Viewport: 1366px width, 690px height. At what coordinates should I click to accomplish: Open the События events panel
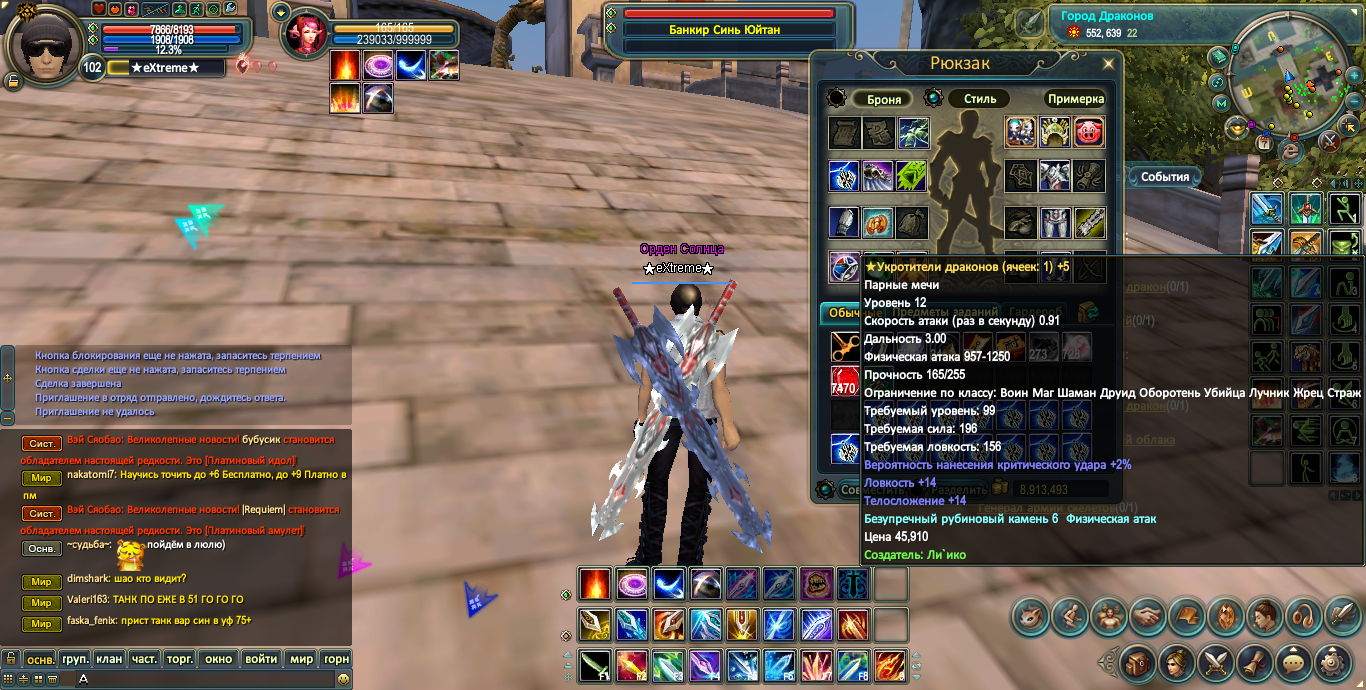click(1165, 177)
